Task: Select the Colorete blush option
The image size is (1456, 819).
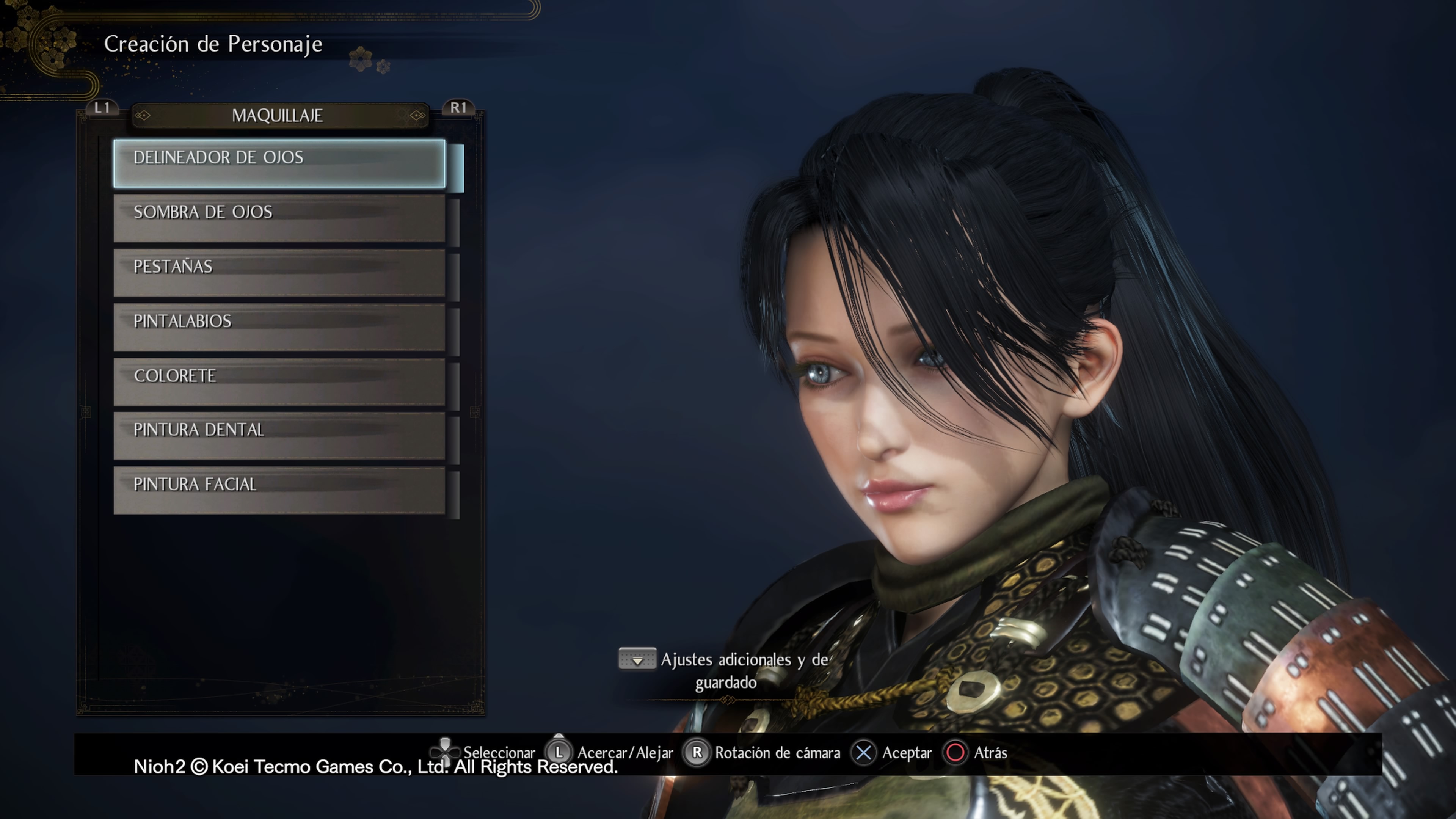Action: [x=279, y=381]
